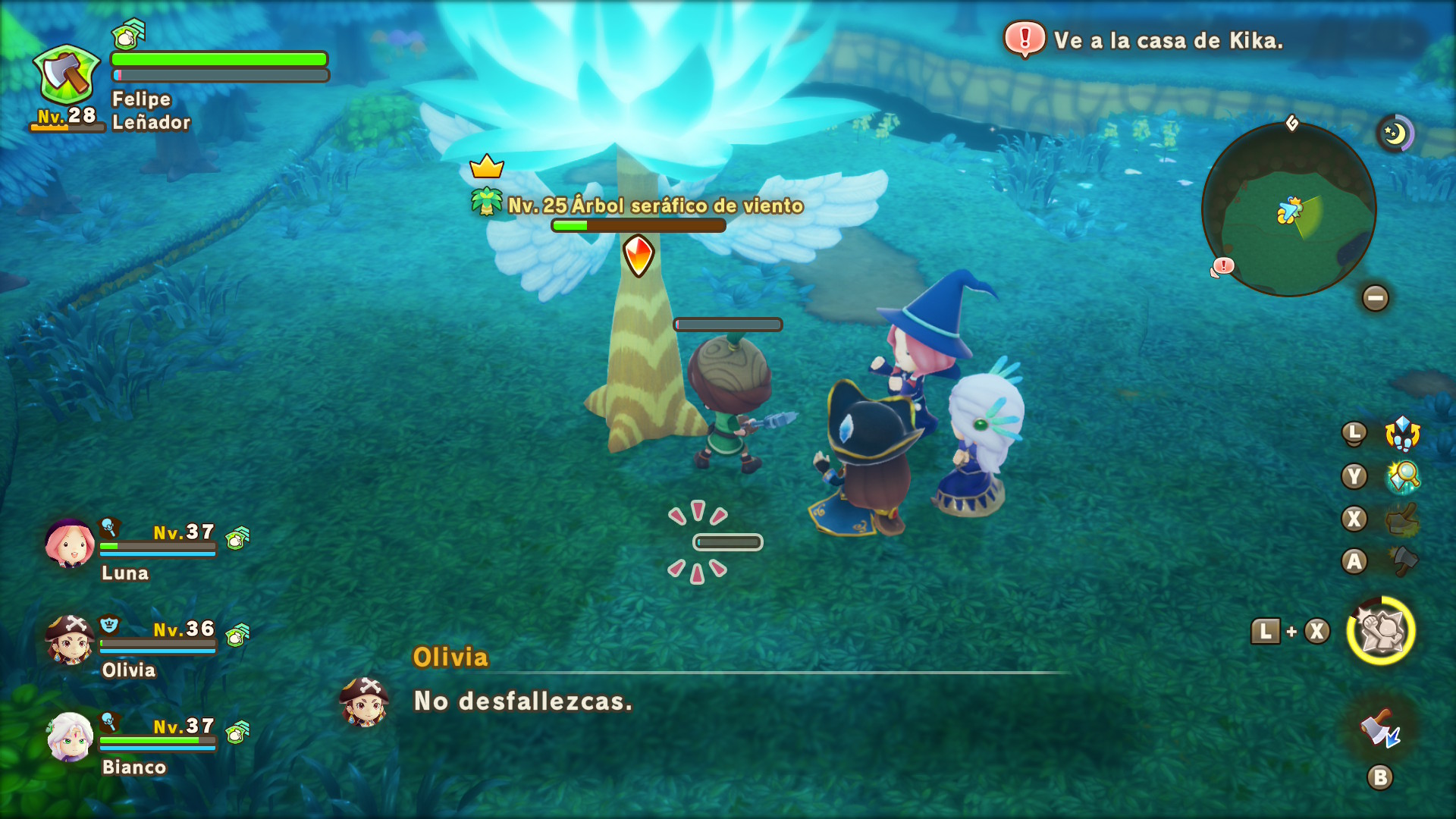This screenshot has height=819, width=1456.
Task: Select Olivia's pirate party portrait
Action: (70, 640)
